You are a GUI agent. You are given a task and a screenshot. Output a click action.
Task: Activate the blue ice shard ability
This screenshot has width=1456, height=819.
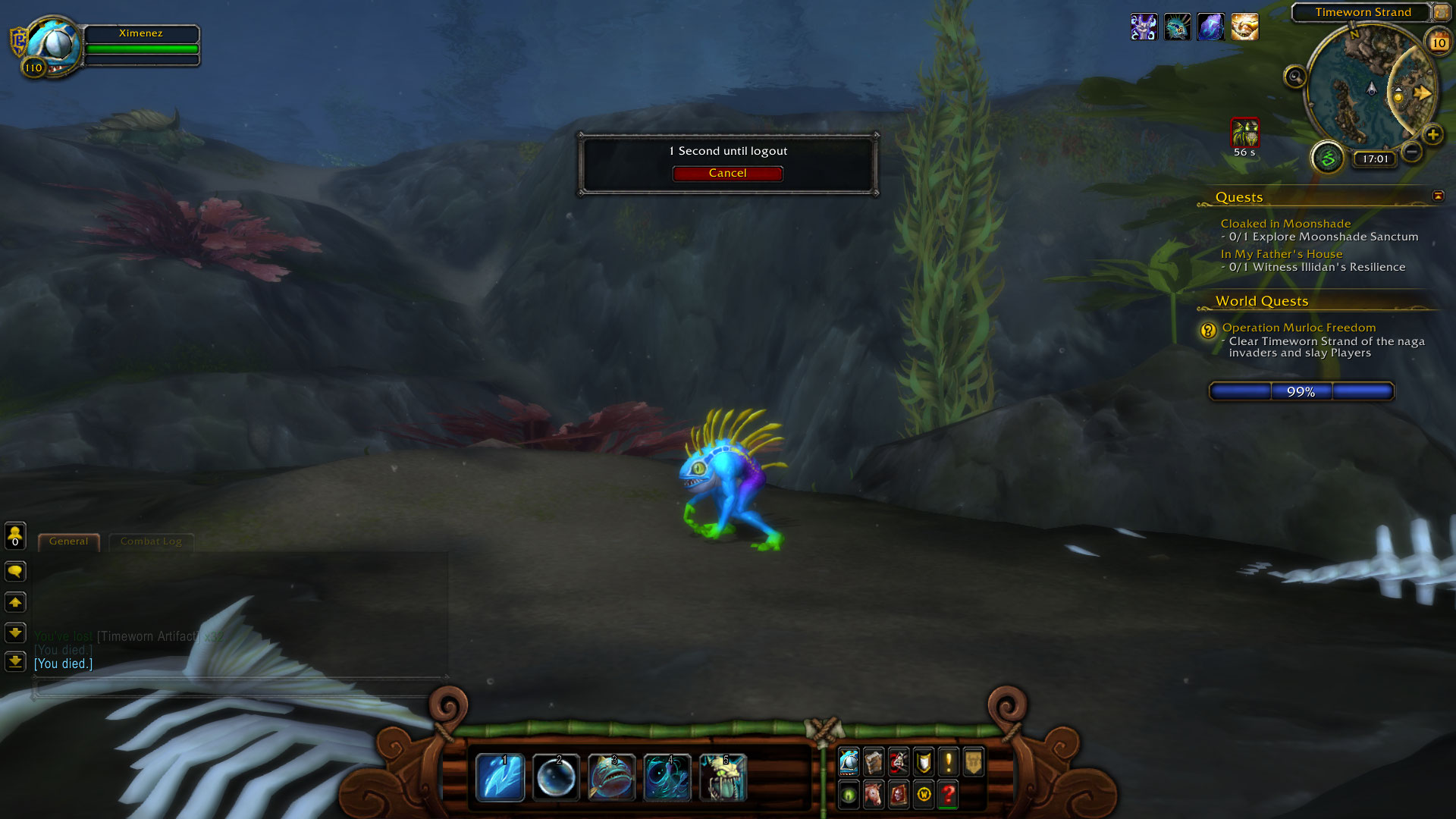tap(500, 777)
